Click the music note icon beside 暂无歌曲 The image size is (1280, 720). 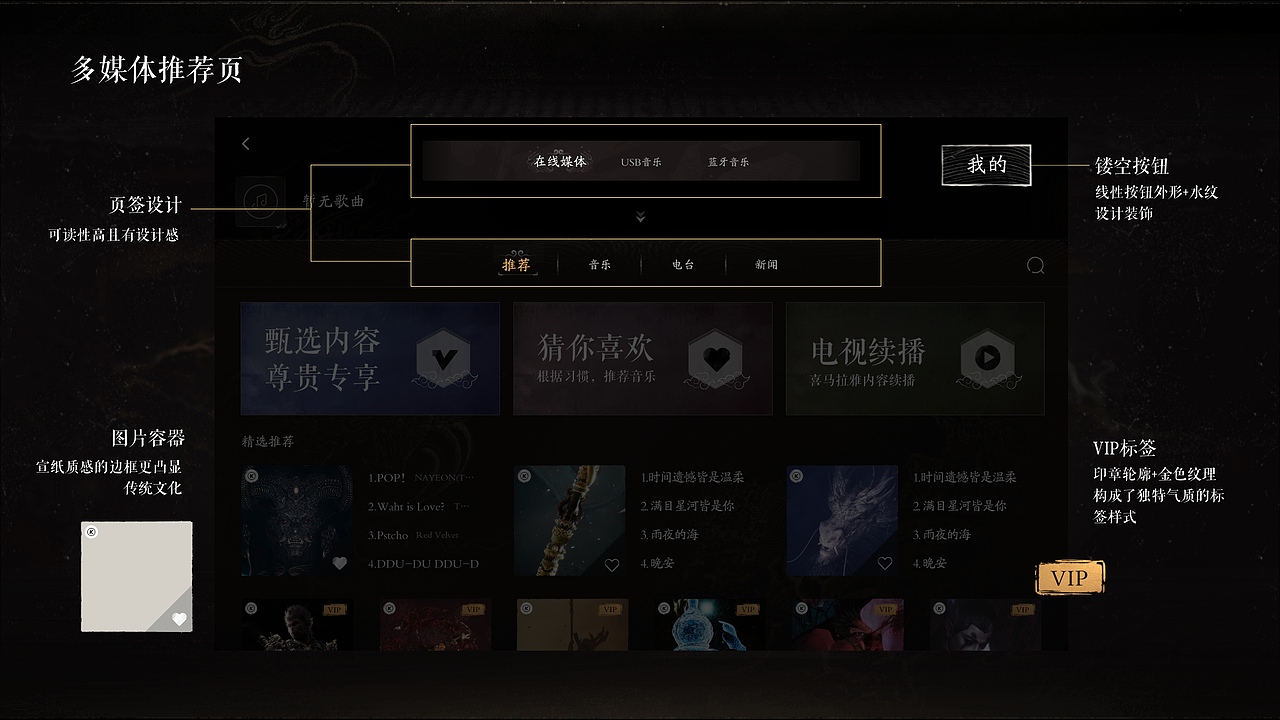pos(261,200)
